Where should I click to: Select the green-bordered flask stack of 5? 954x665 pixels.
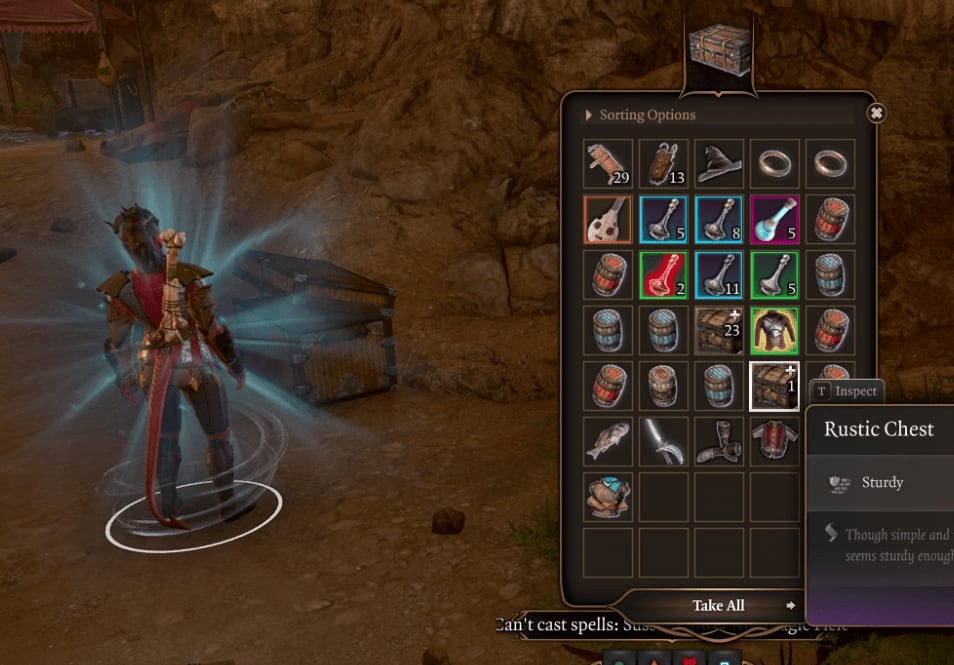(x=774, y=275)
